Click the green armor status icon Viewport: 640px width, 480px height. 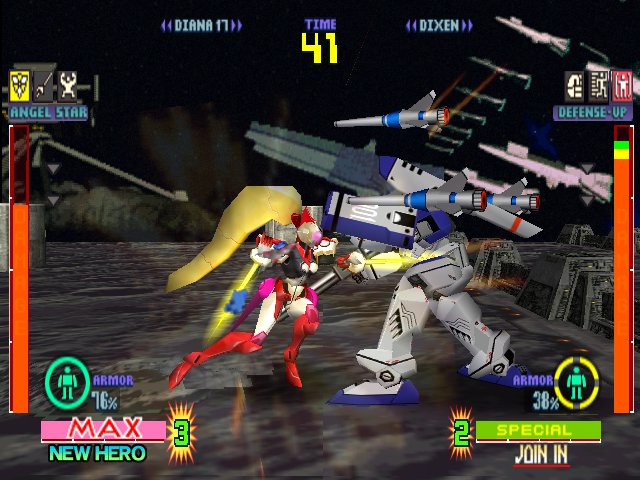[x=67, y=383]
